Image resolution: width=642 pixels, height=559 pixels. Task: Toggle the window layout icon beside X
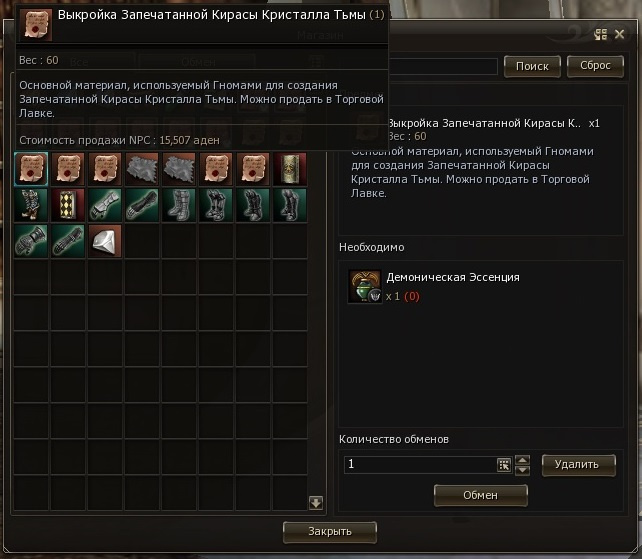pyautogui.click(x=600, y=34)
